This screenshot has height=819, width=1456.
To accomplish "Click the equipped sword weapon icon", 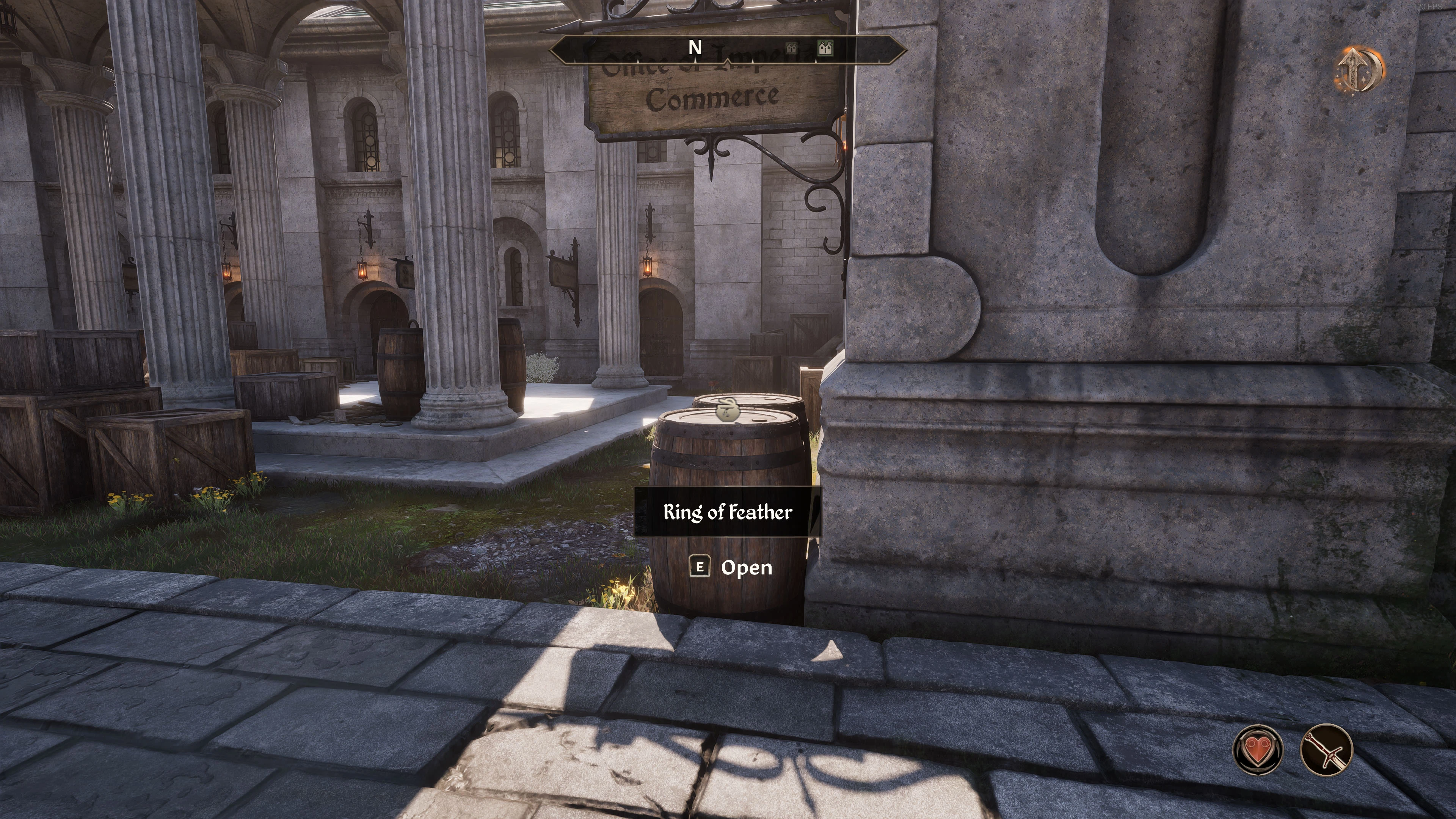I will click(1326, 750).
